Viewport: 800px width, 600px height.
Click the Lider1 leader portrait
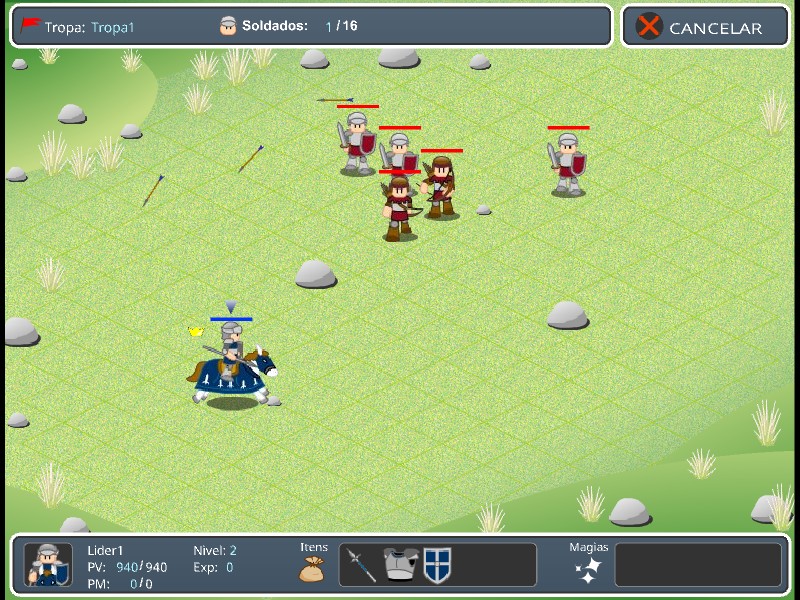click(48, 565)
